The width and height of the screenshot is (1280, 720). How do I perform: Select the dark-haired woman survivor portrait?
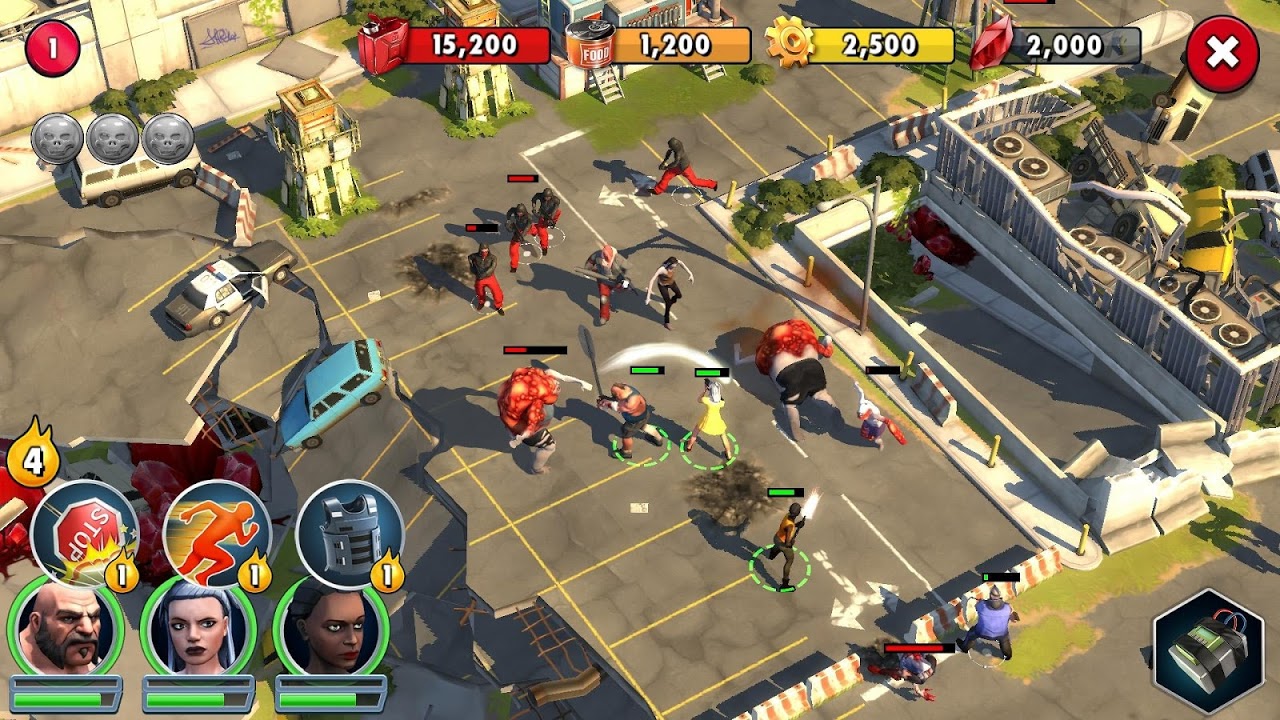click(331, 628)
